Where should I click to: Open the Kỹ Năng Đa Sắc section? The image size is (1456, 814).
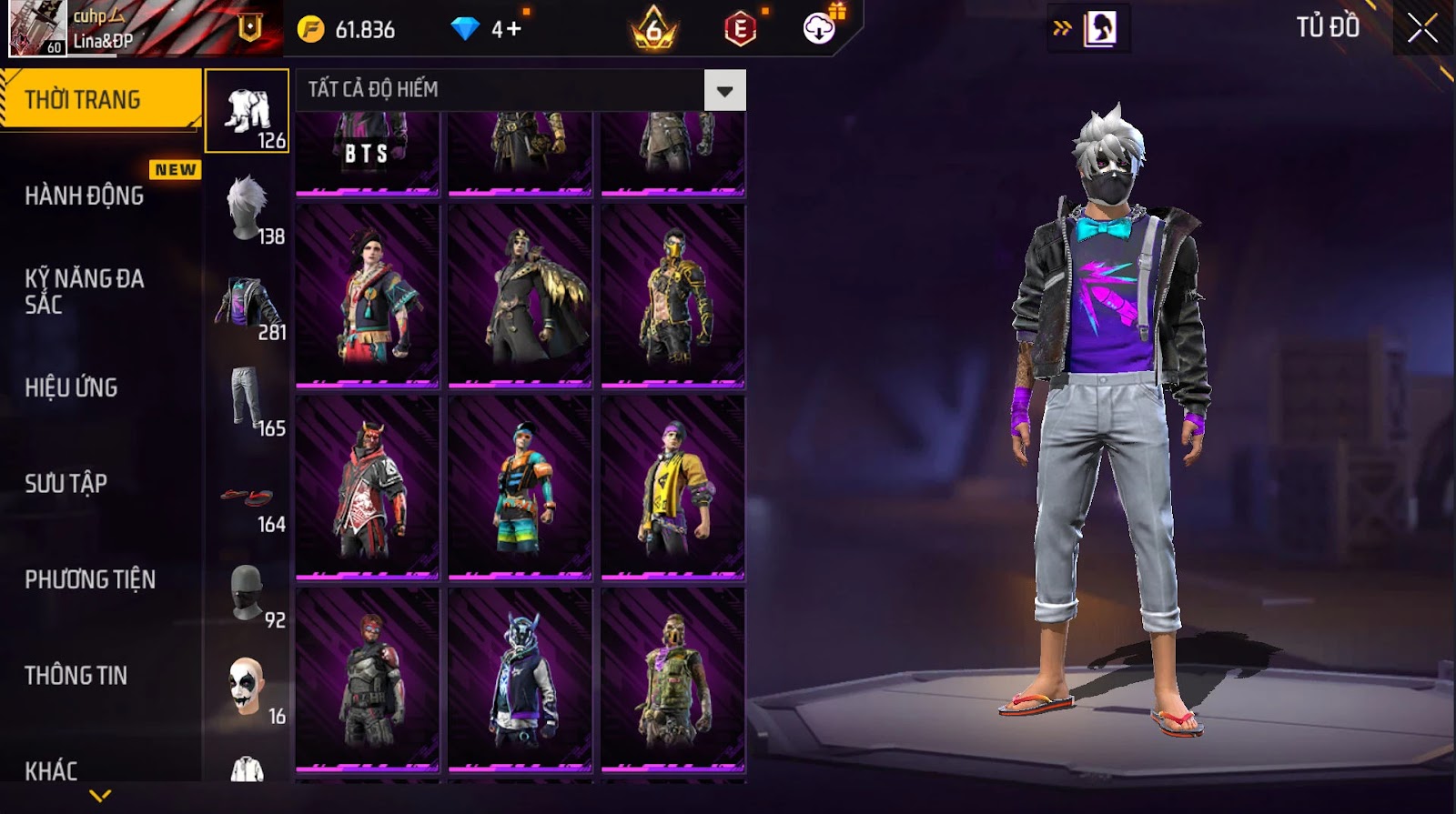tap(84, 291)
